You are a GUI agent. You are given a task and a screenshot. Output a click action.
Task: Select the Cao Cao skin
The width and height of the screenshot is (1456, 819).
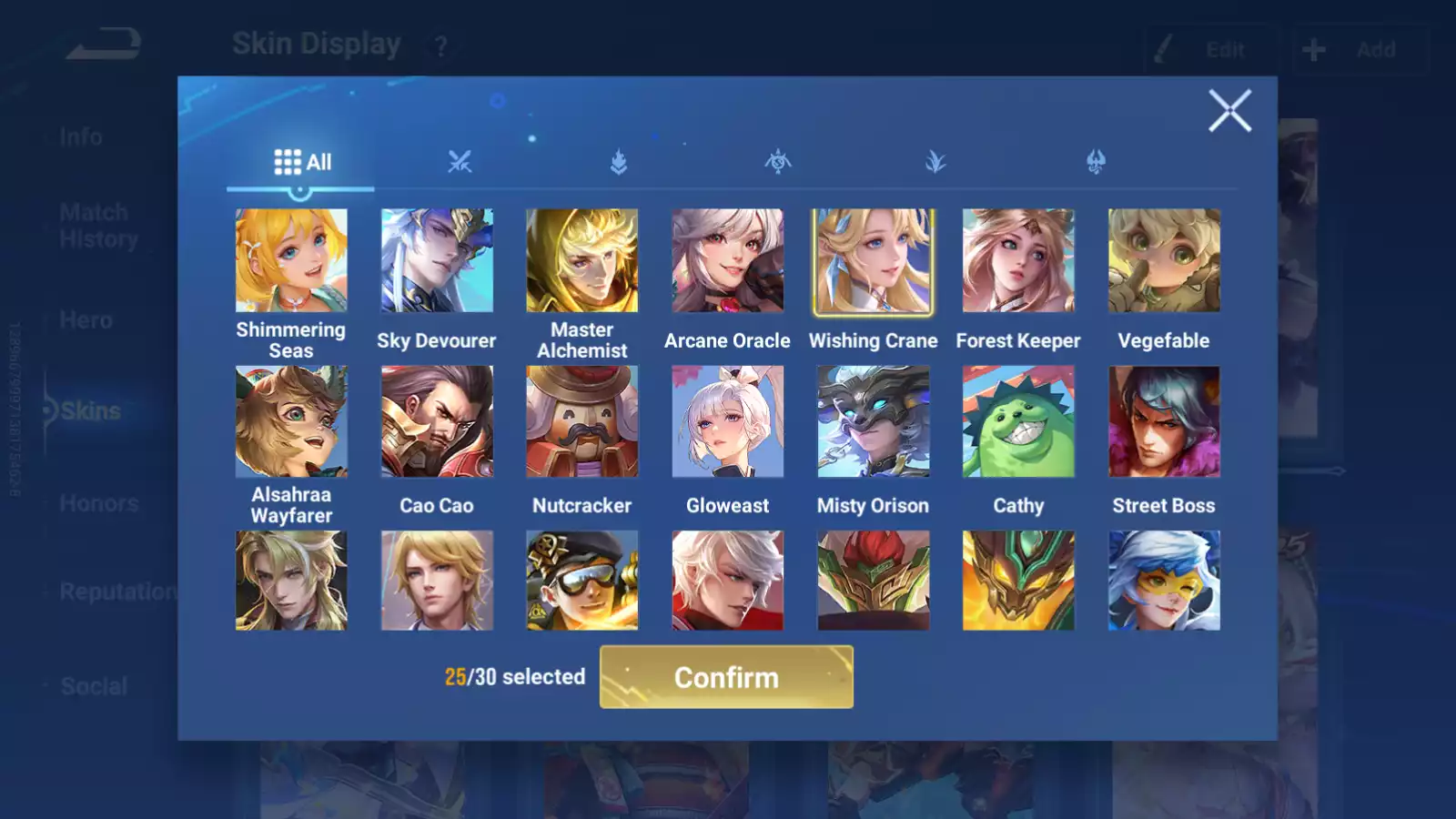coord(436,420)
